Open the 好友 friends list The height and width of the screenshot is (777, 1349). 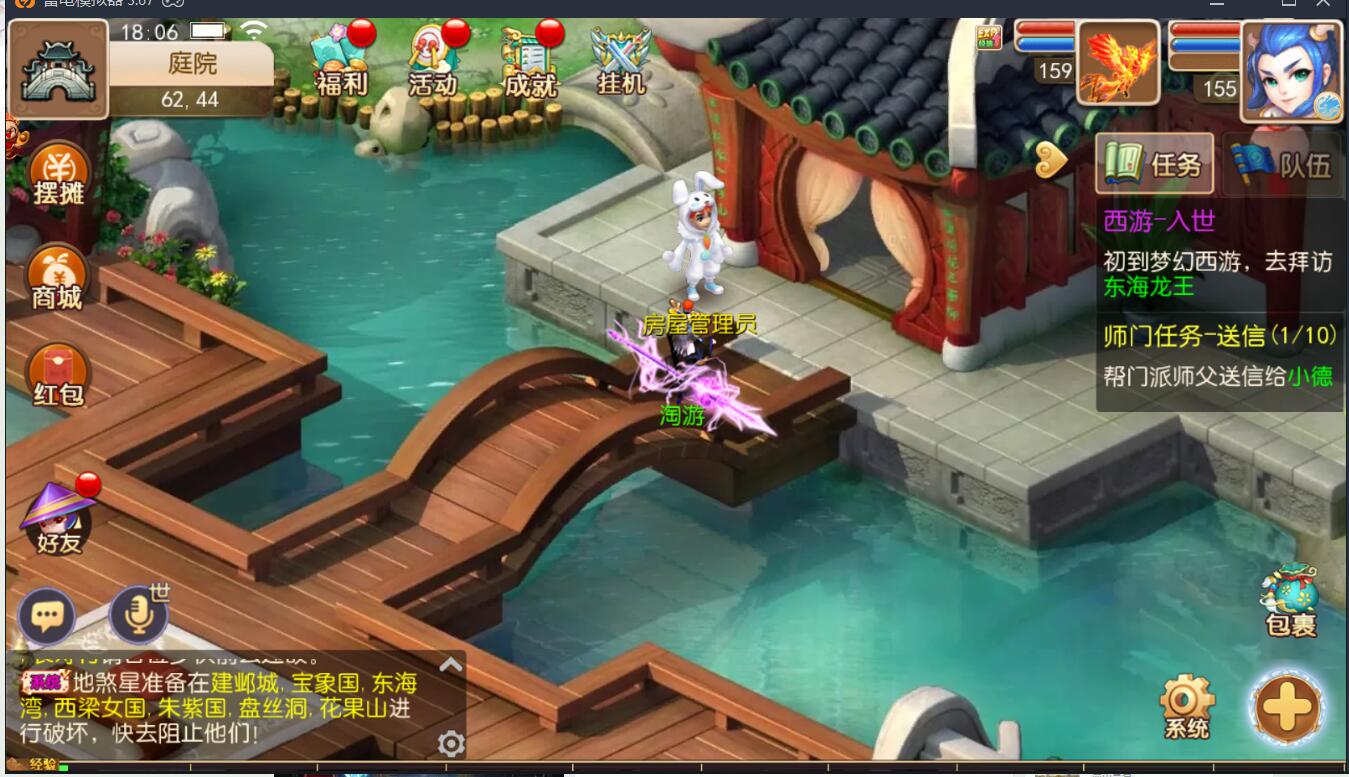point(58,520)
